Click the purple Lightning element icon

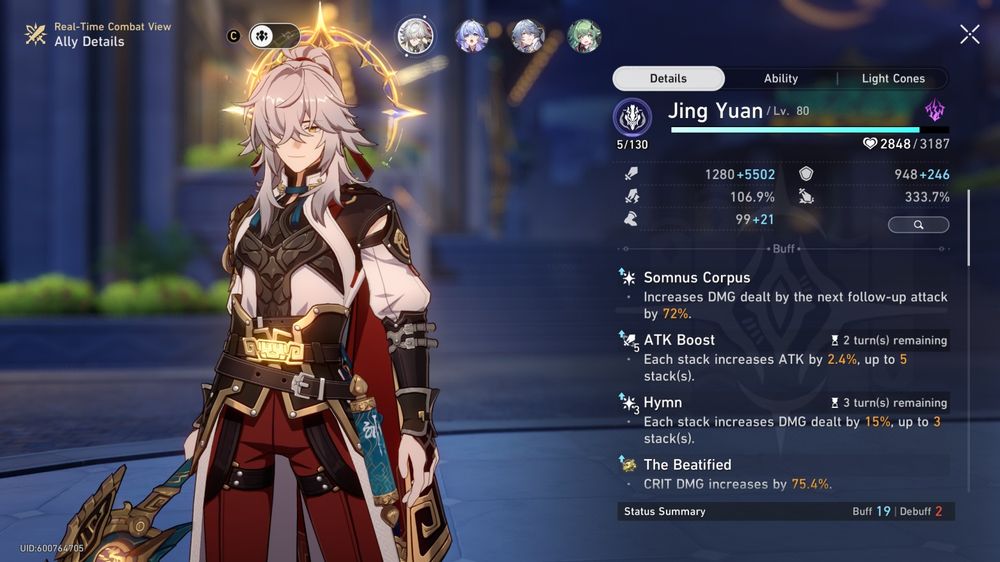(x=935, y=111)
